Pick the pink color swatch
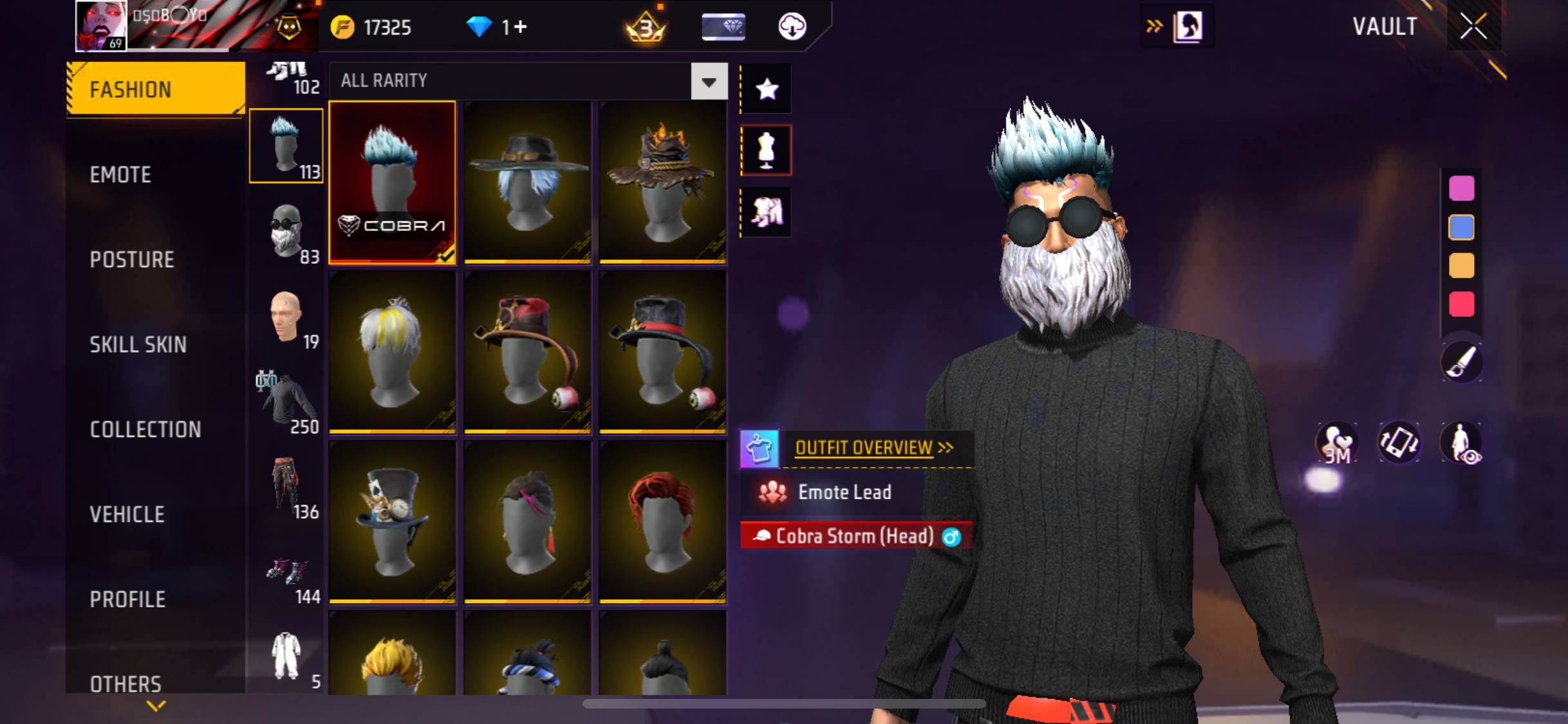Screen dimensions: 1568x724 tap(1461, 189)
